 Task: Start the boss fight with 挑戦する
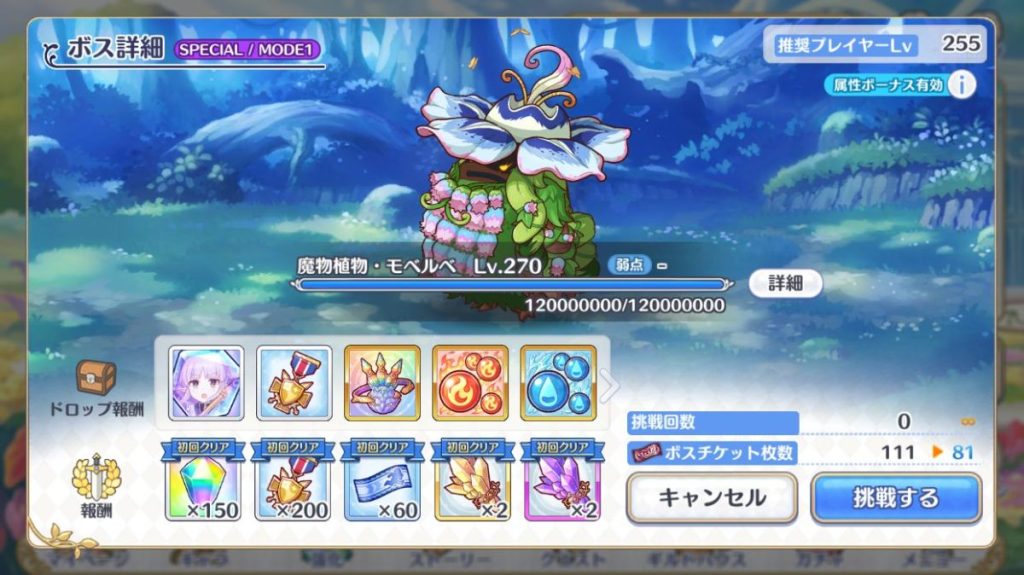pyautogui.click(x=895, y=497)
